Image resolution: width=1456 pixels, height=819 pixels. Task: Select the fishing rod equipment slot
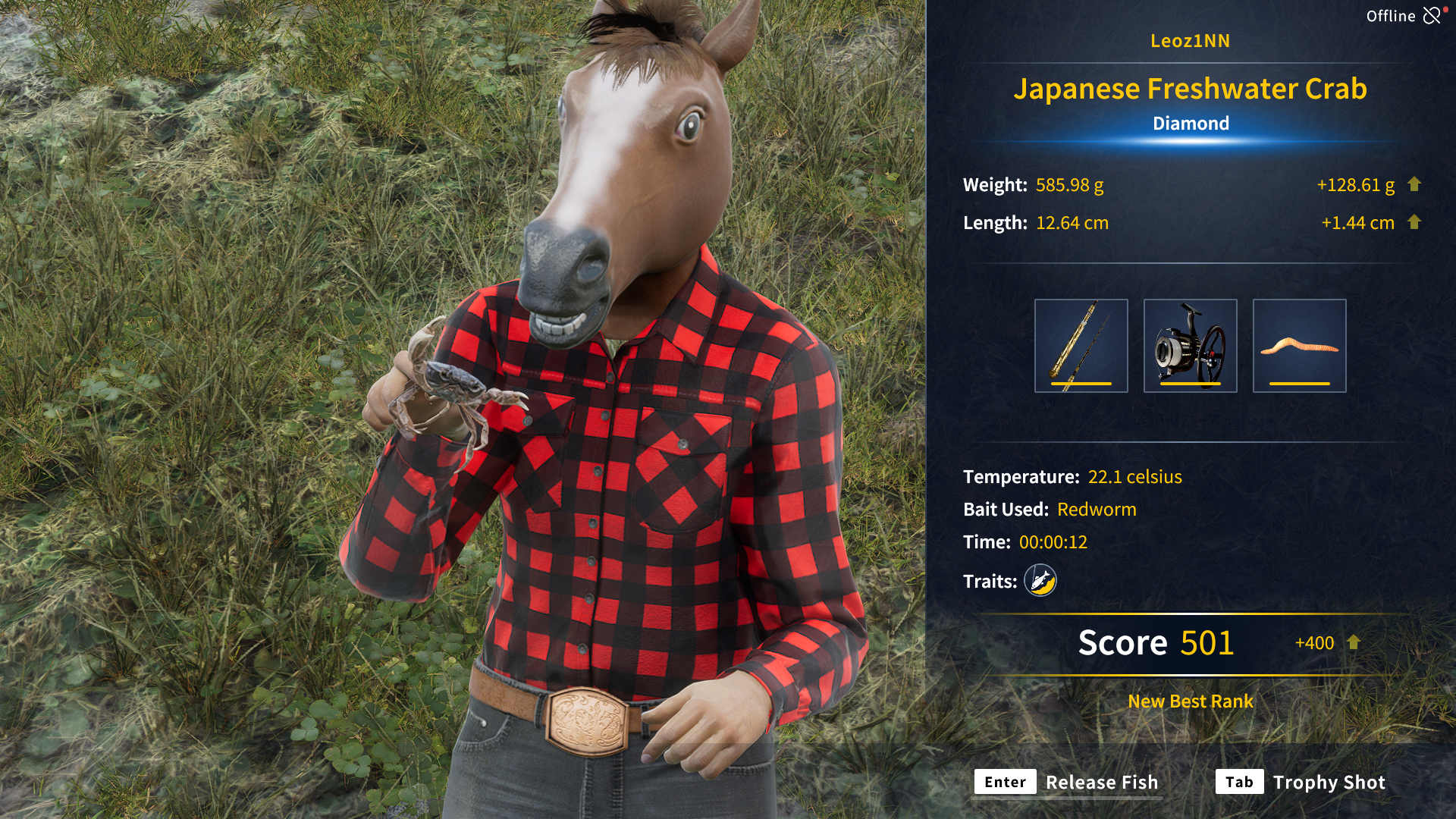[x=1081, y=346]
